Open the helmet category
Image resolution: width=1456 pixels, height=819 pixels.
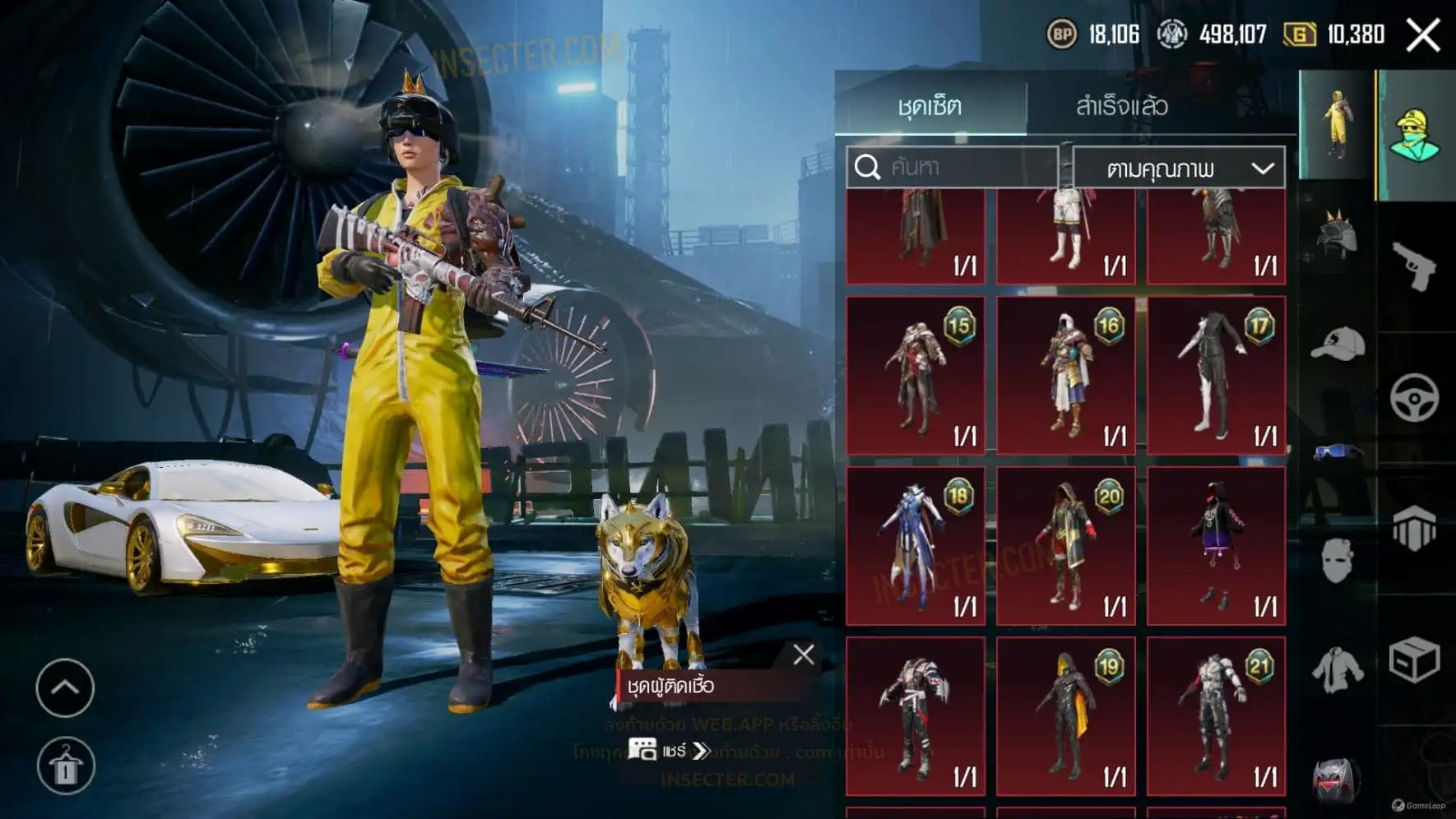click(x=1336, y=236)
